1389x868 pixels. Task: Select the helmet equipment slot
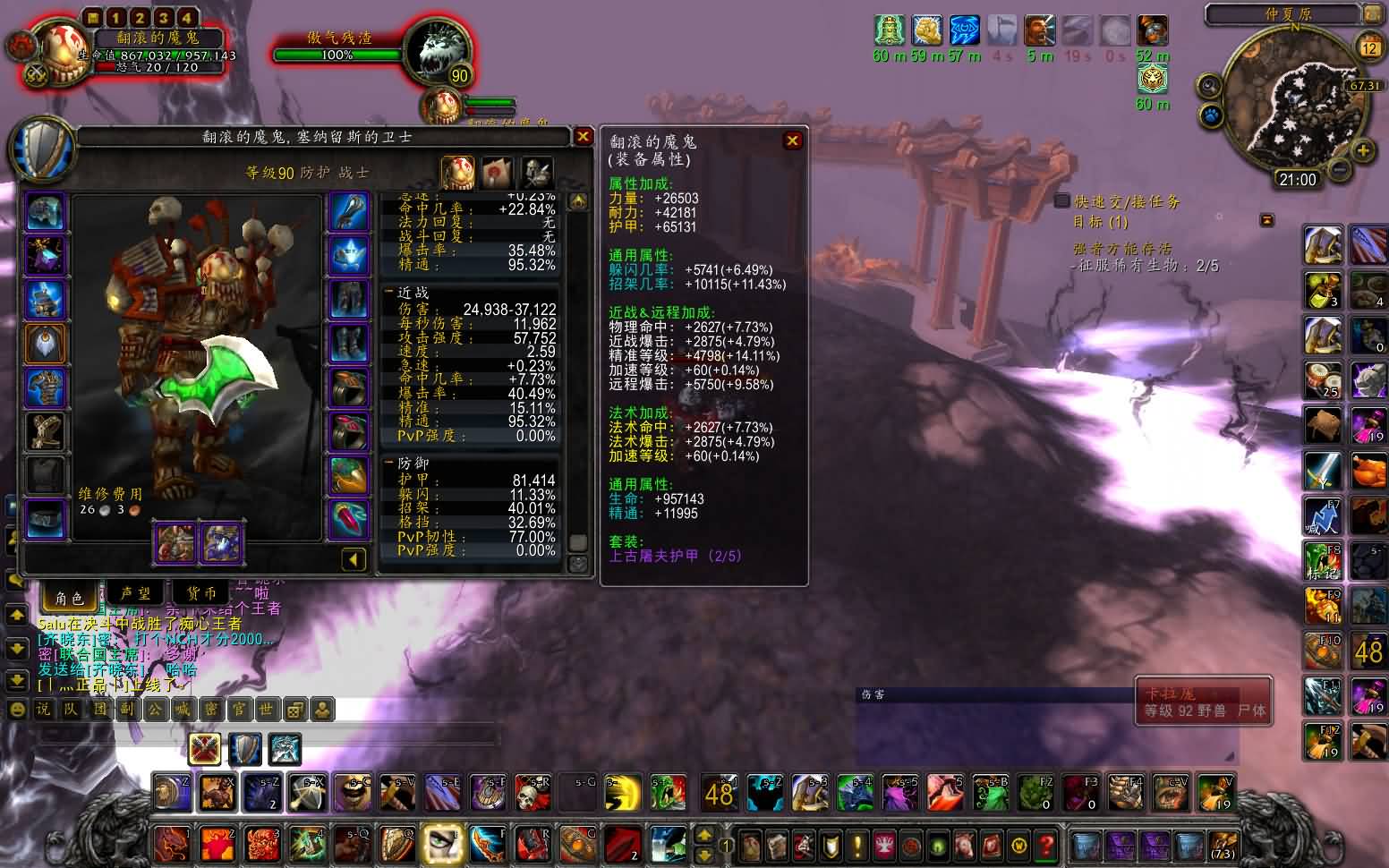45,212
